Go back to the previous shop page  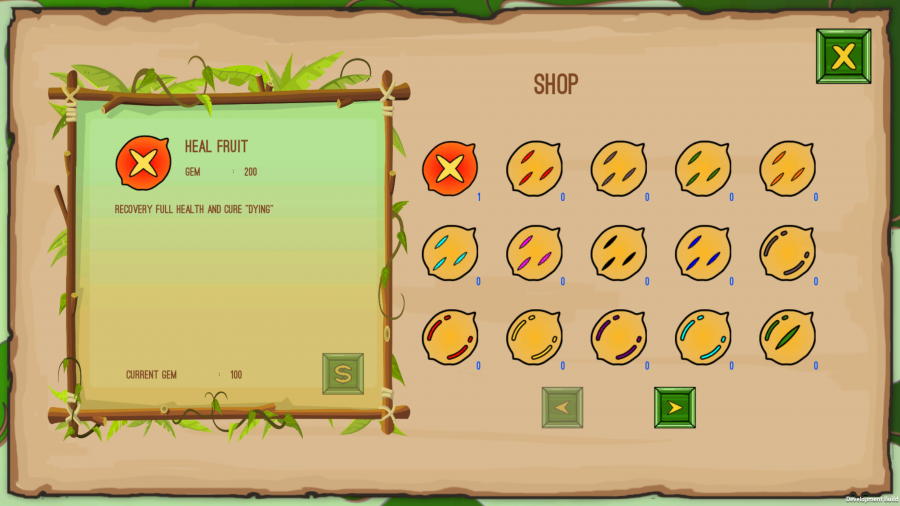click(x=562, y=407)
